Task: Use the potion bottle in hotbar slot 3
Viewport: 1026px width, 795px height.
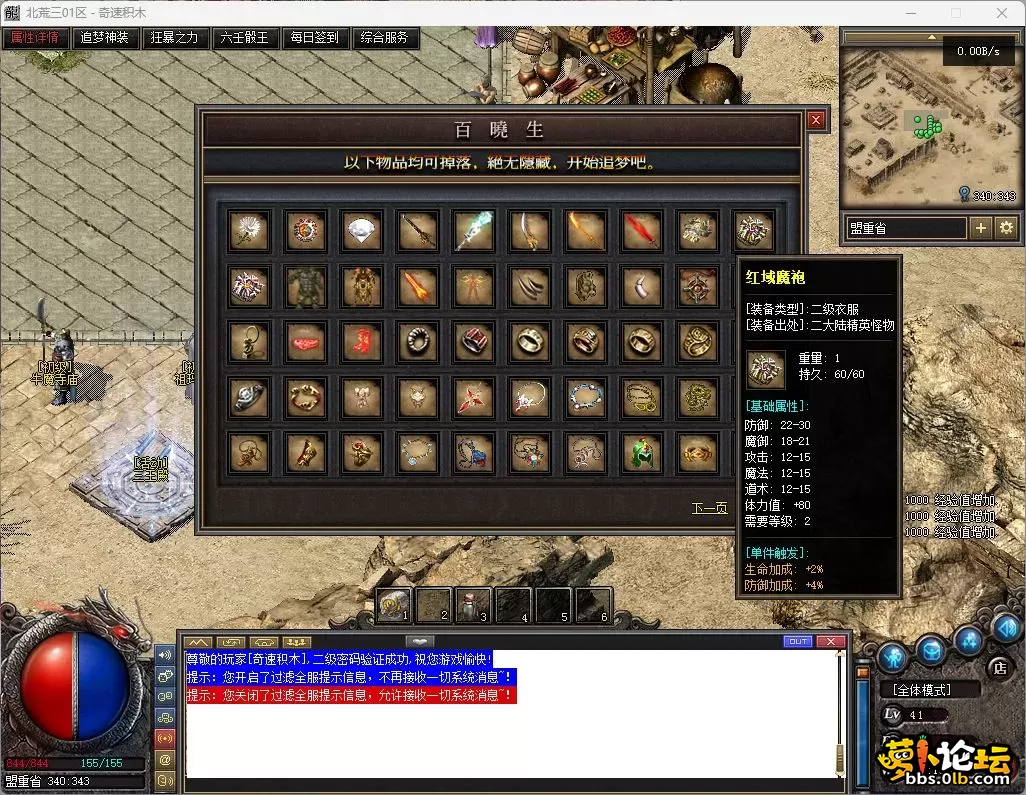Action: coord(472,604)
